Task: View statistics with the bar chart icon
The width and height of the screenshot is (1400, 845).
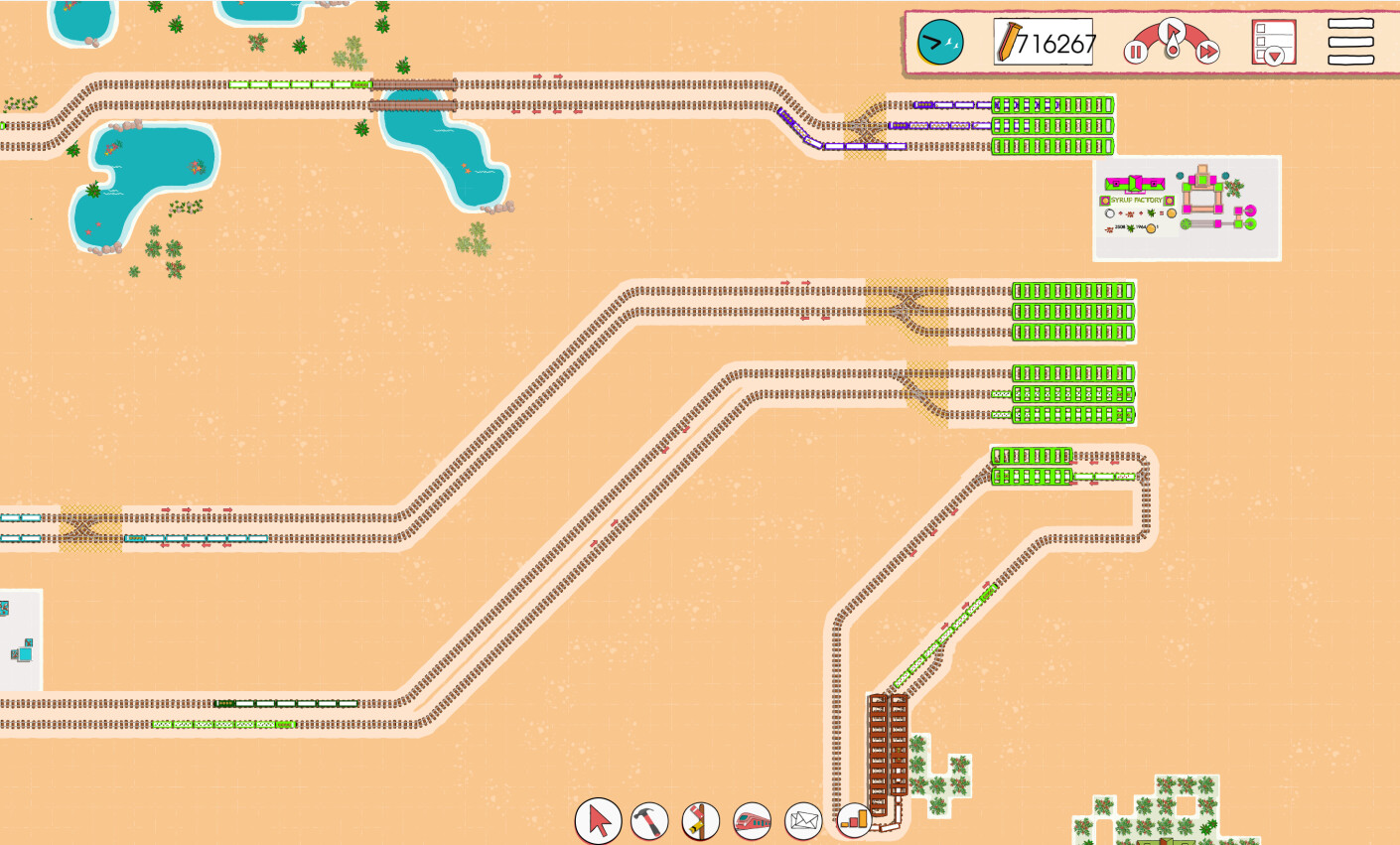Action: tap(855, 821)
